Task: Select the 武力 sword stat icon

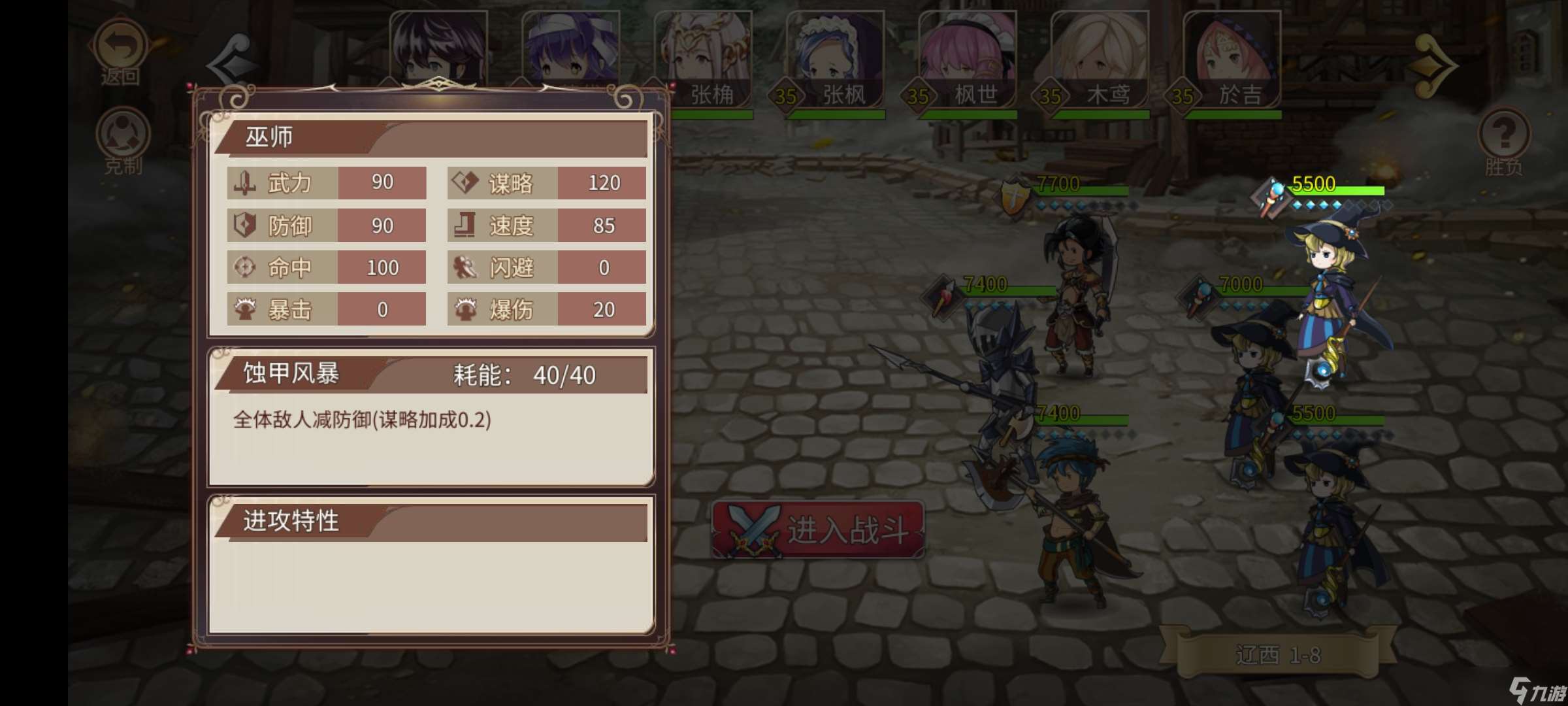Action: click(x=244, y=184)
